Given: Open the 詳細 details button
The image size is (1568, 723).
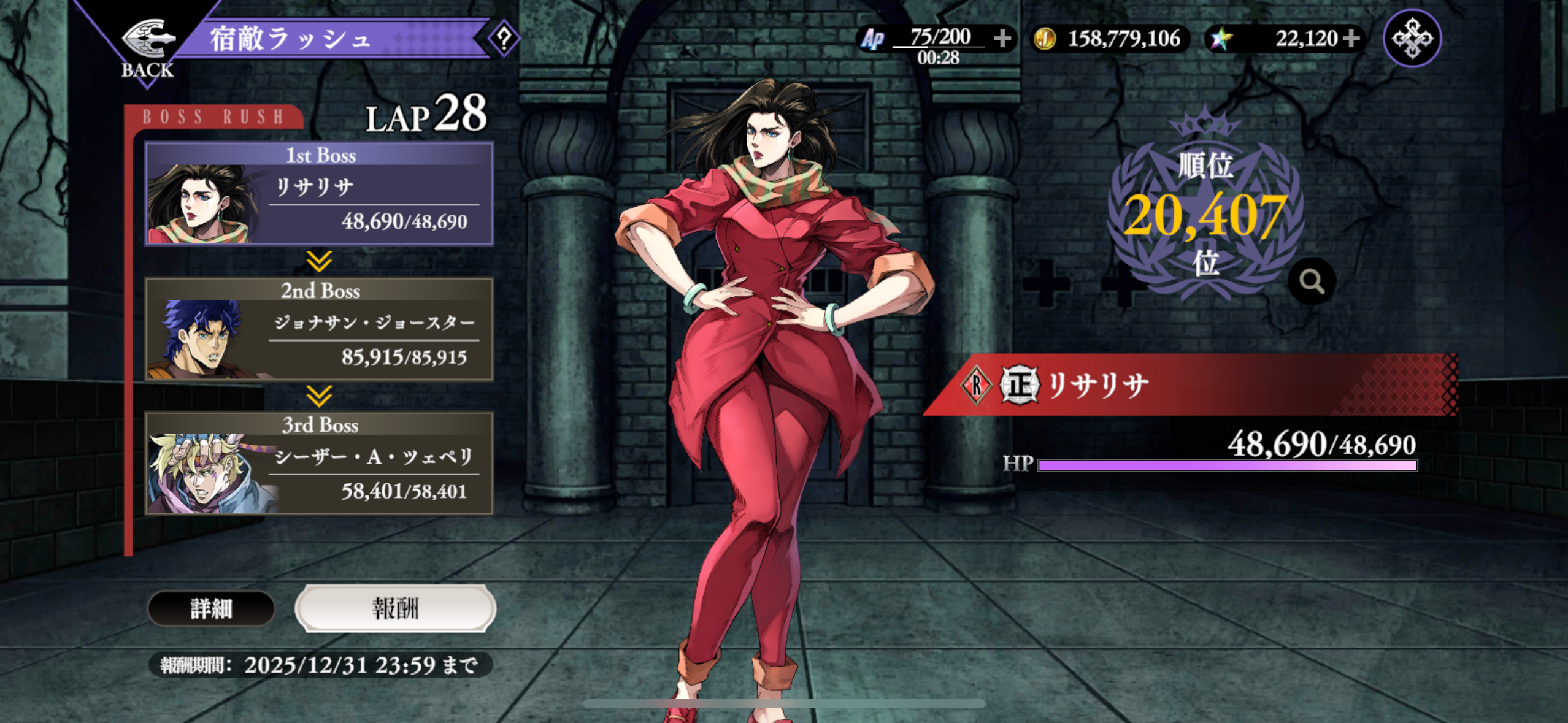Looking at the screenshot, I should click(x=211, y=608).
